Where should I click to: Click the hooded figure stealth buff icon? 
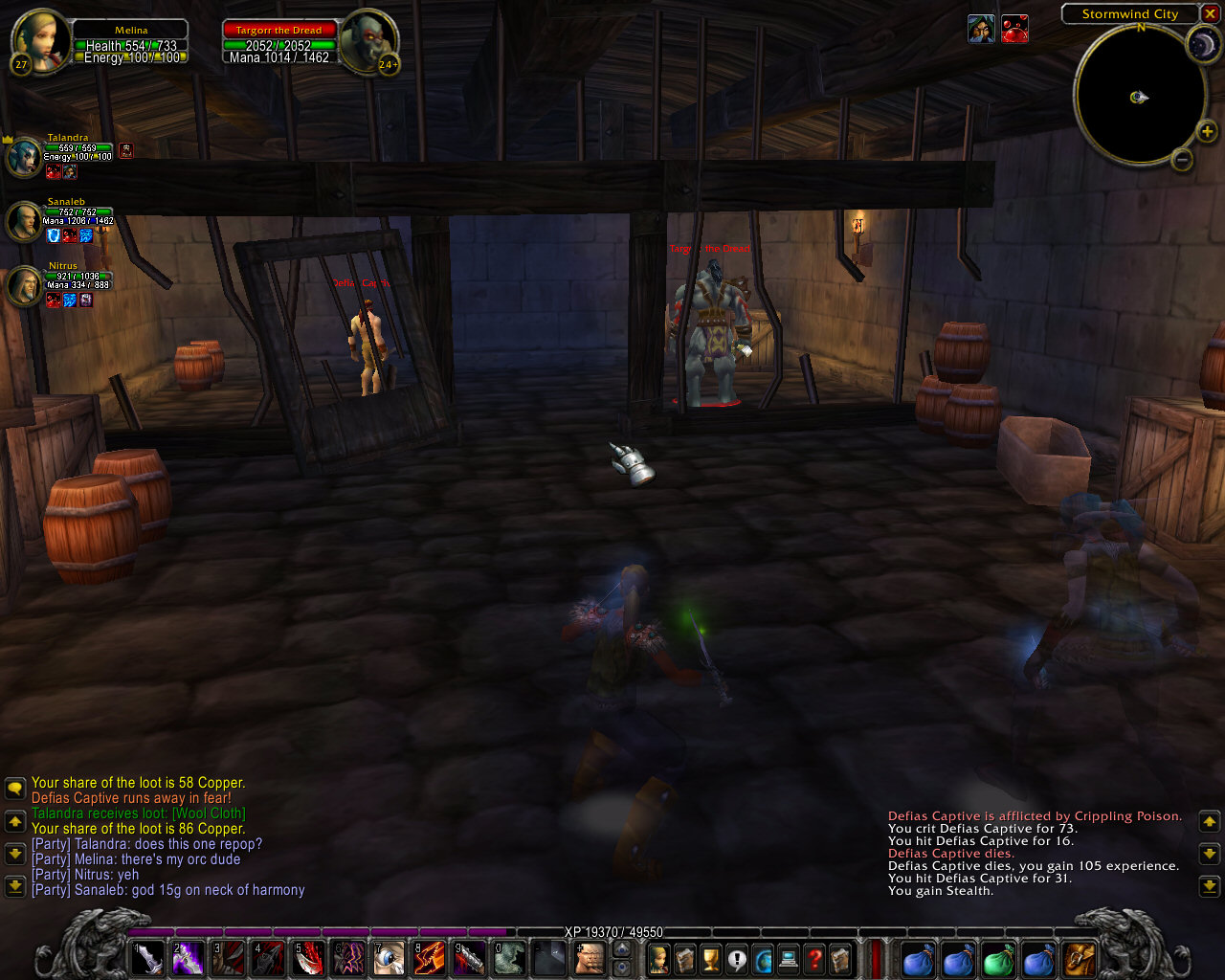(981, 30)
